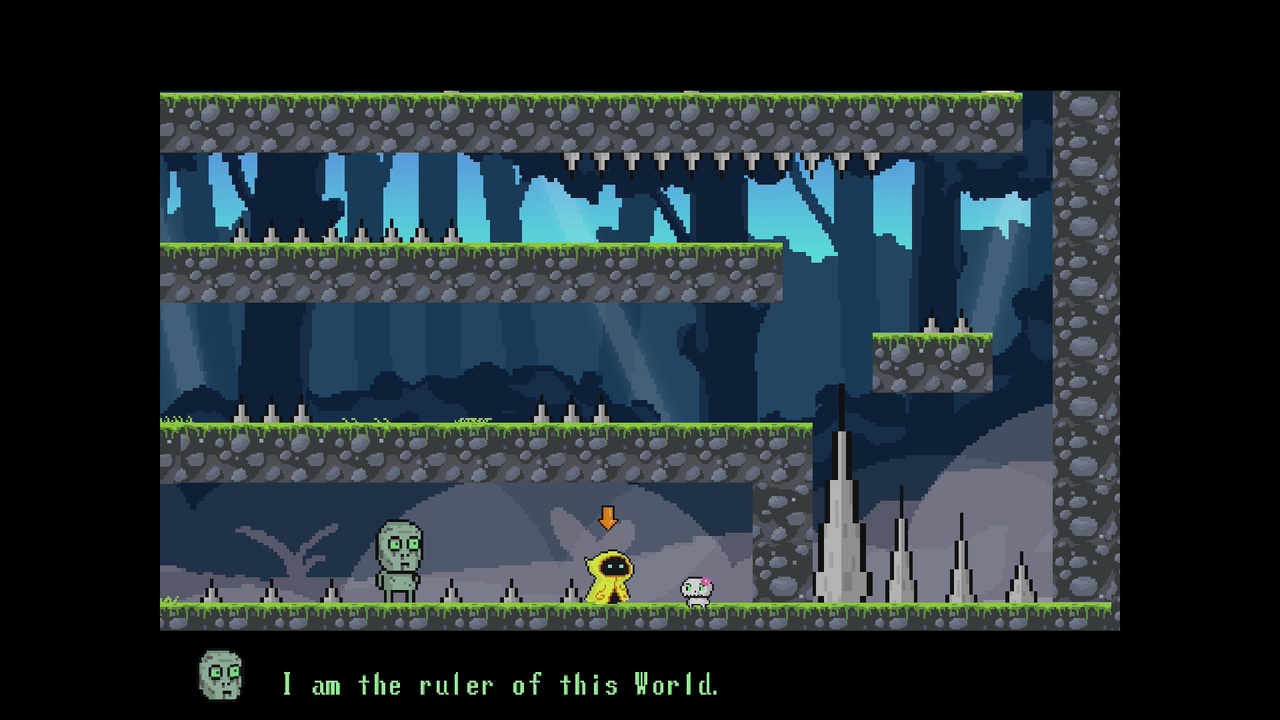Advance the dialogue by clicking the dialogue box
The height and width of the screenshot is (720, 1280).
click(x=640, y=685)
